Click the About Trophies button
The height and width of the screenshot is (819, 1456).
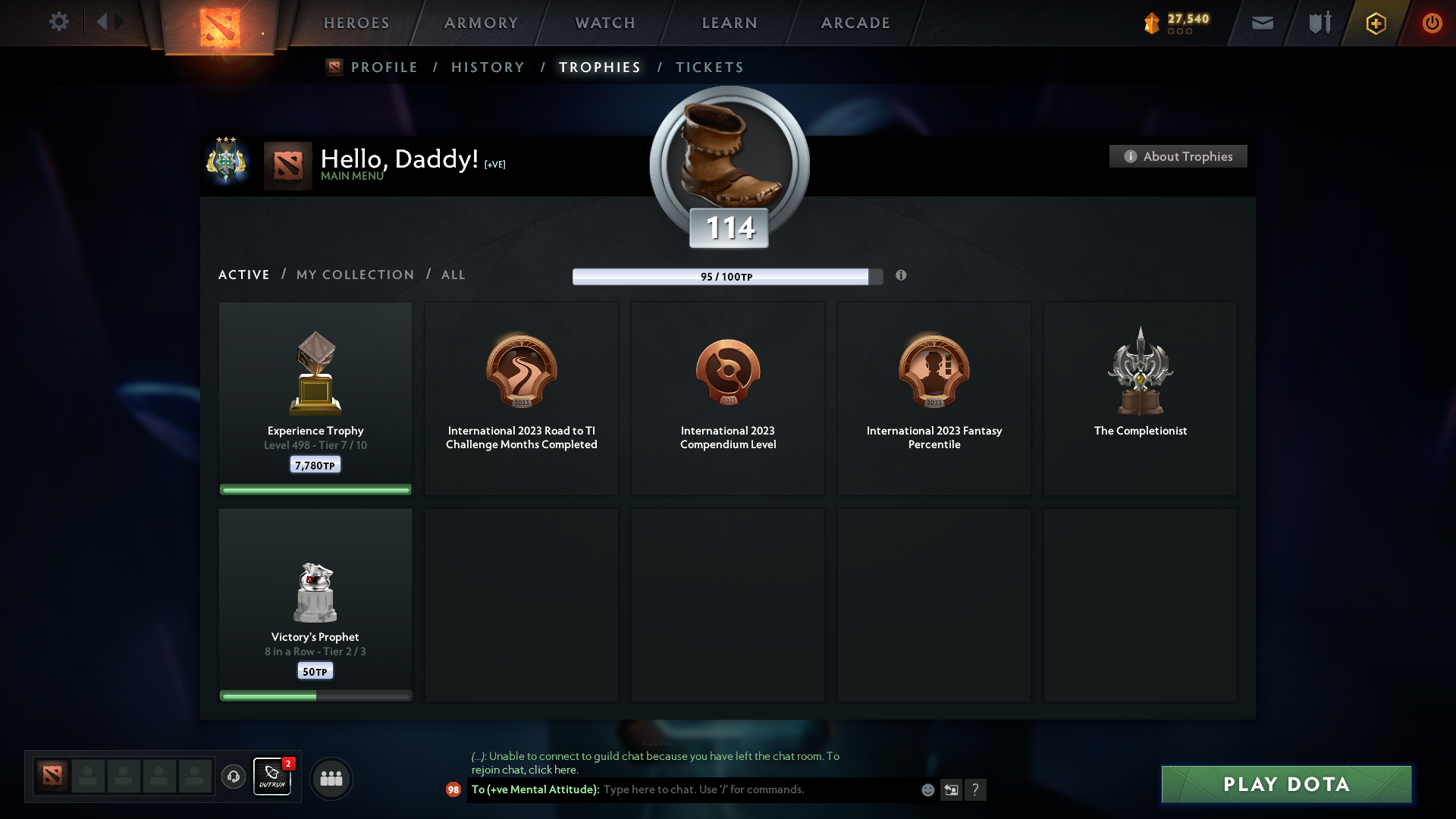(x=1178, y=156)
